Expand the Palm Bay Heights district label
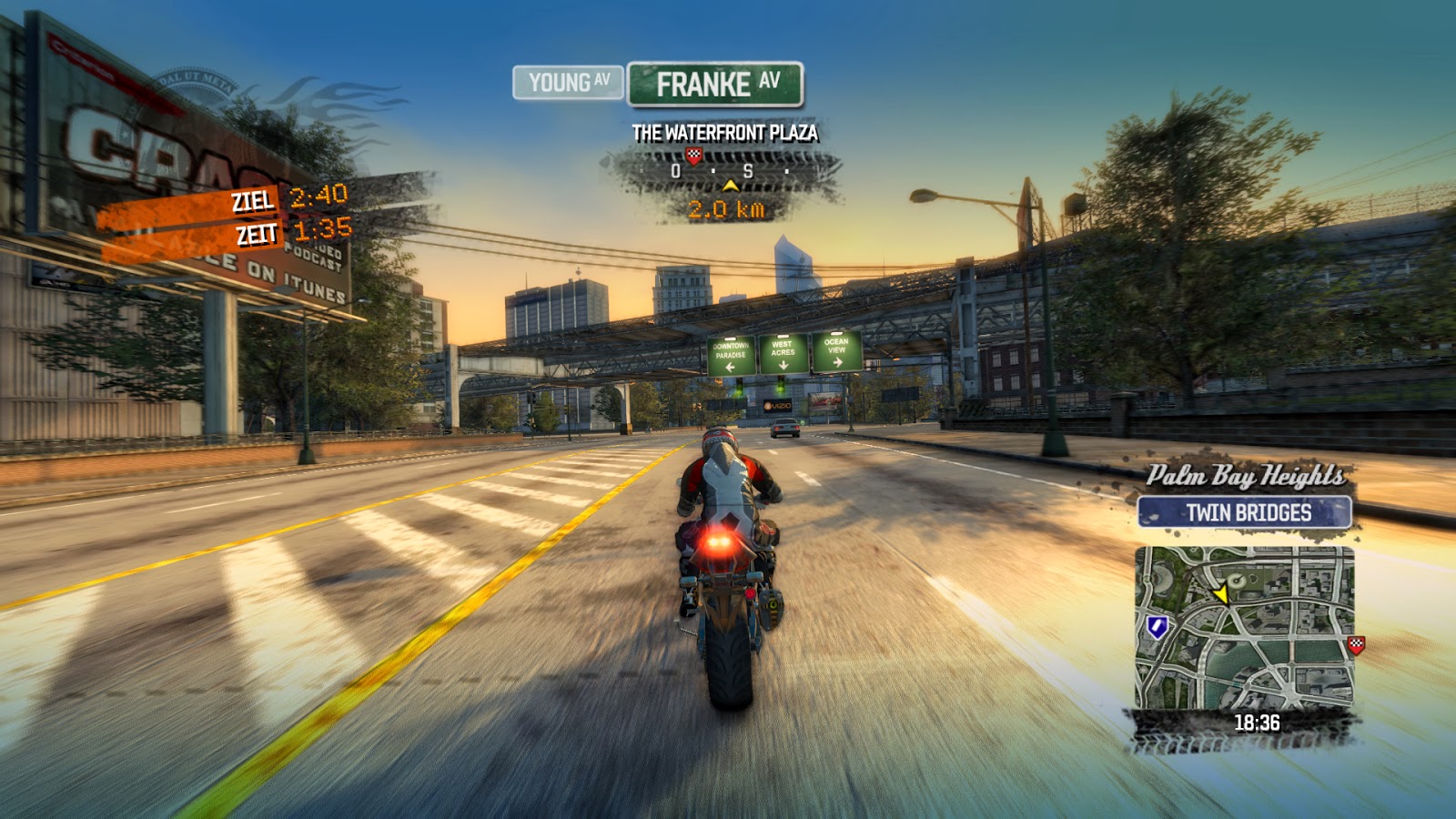The width and height of the screenshot is (1456, 819). tap(1247, 474)
